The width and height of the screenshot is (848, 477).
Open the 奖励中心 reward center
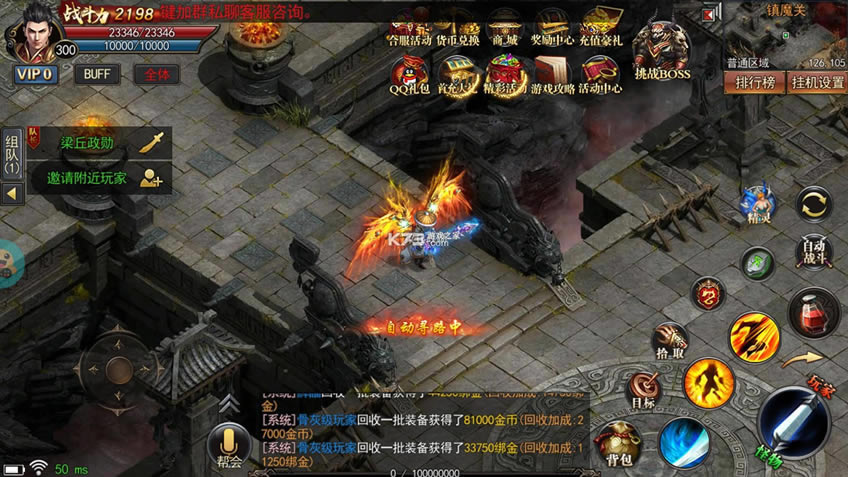pos(552,27)
